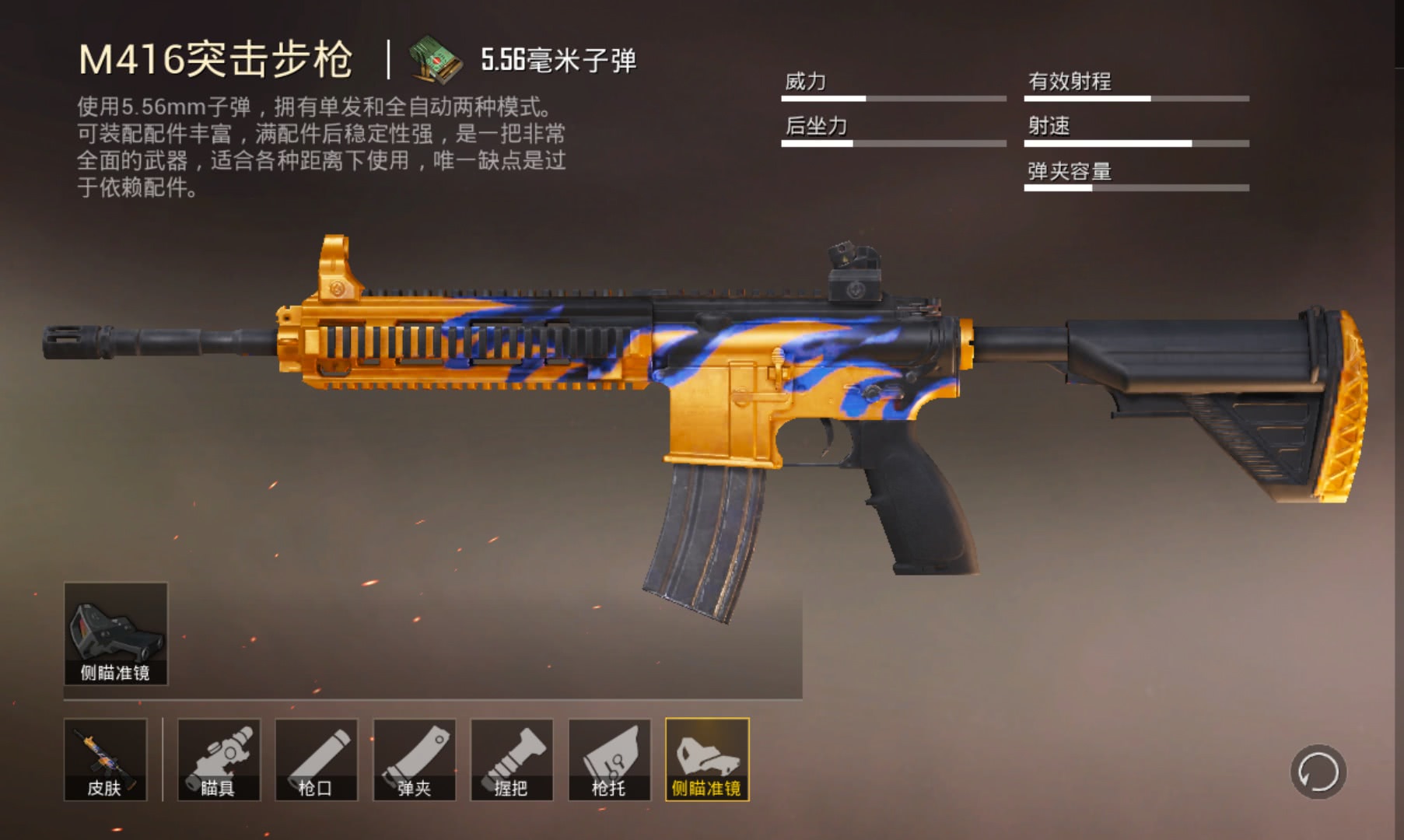Click the 后坐力 recoil stat bar
1404x840 pixels.
[x=893, y=143]
